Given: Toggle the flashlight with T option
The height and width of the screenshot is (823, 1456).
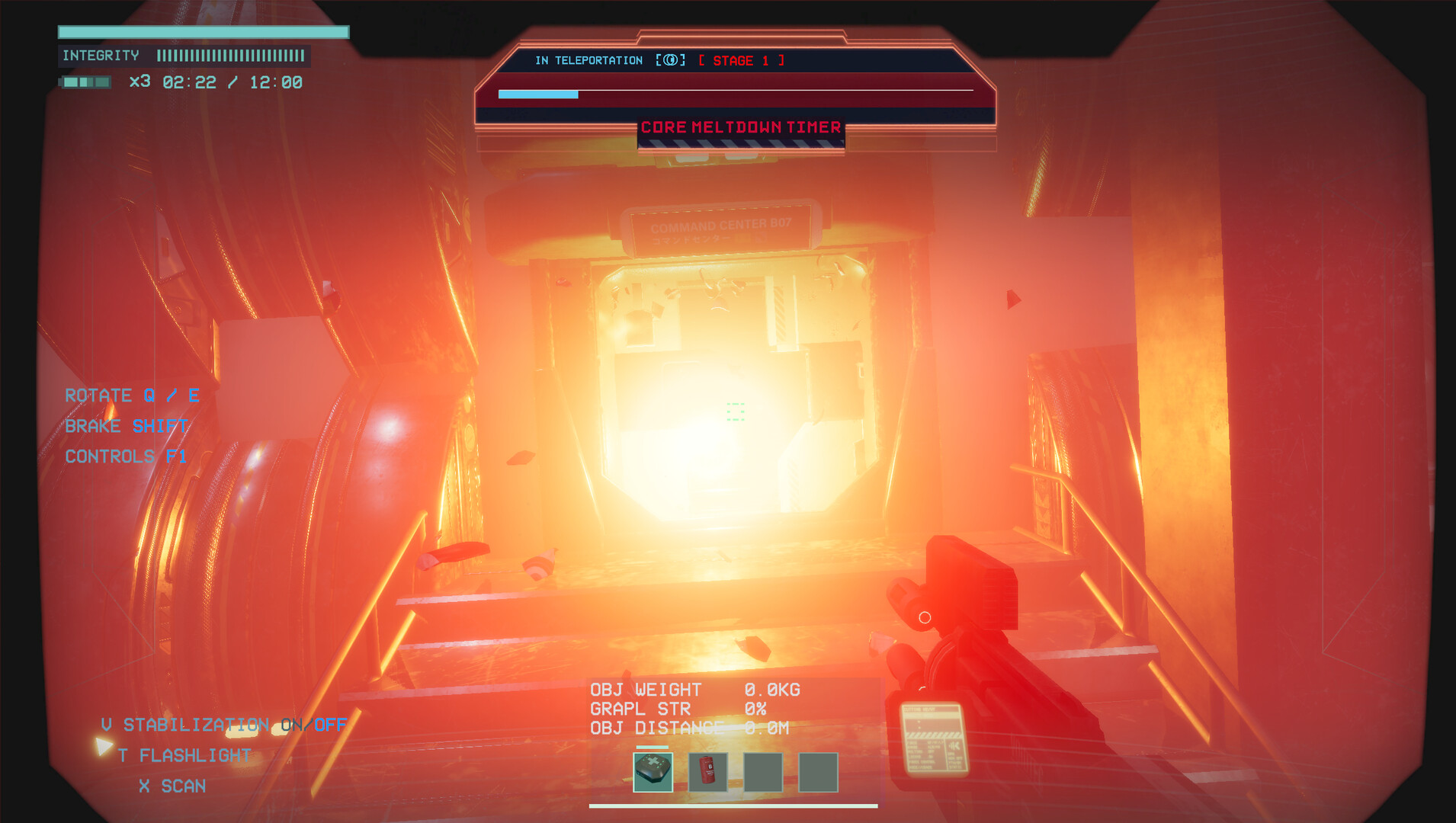Looking at the screenshot, I should click(x=183, y=755).
